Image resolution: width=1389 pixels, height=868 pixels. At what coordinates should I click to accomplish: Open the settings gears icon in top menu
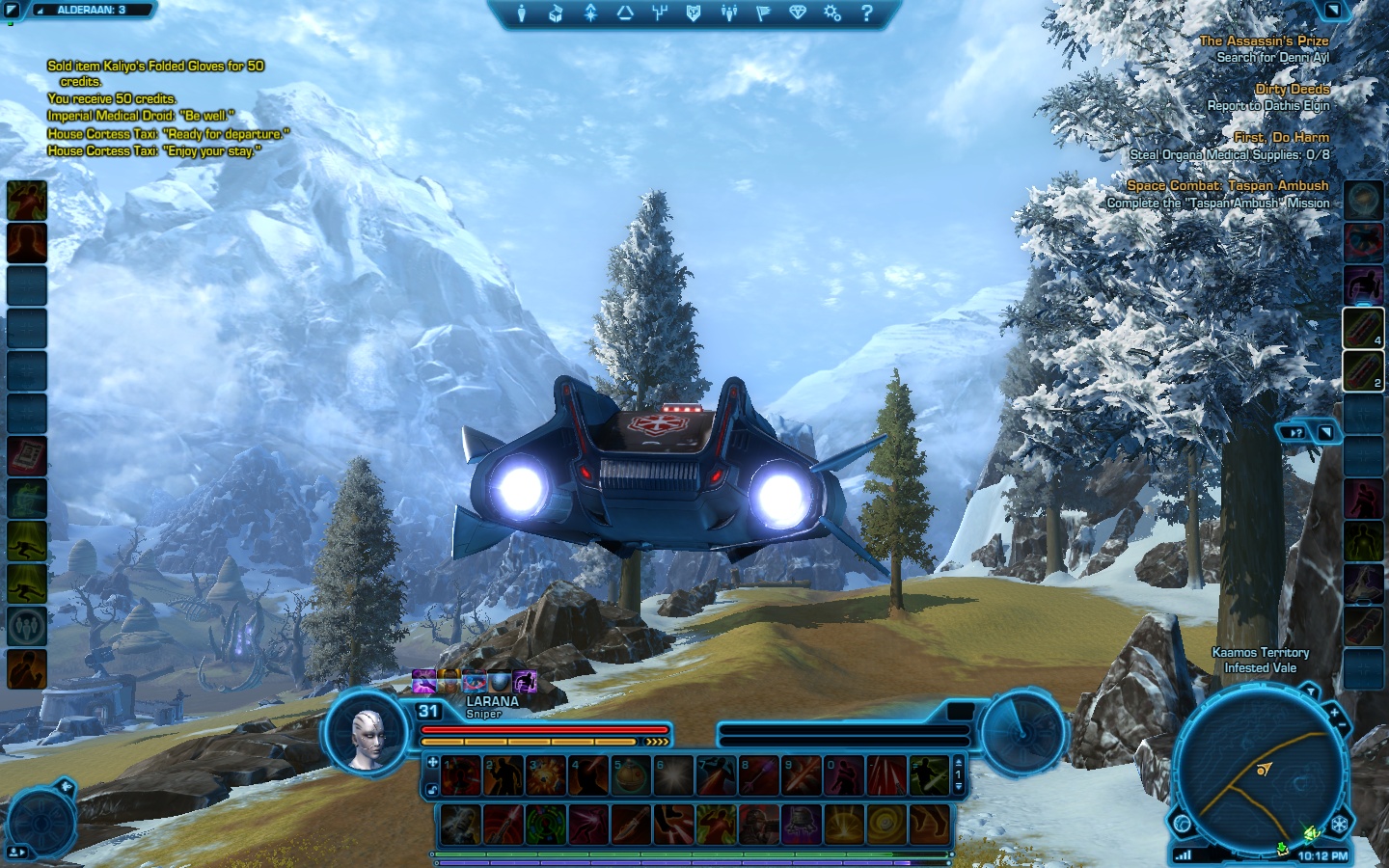point(832,14)
